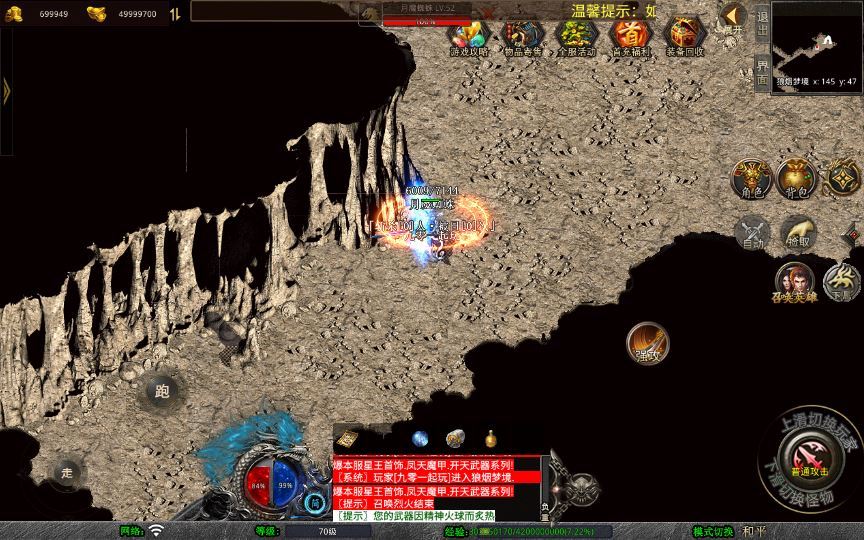864x540 pixels.
Task: Switch to 走 walk movement mode
Action: tap(67, 471)
